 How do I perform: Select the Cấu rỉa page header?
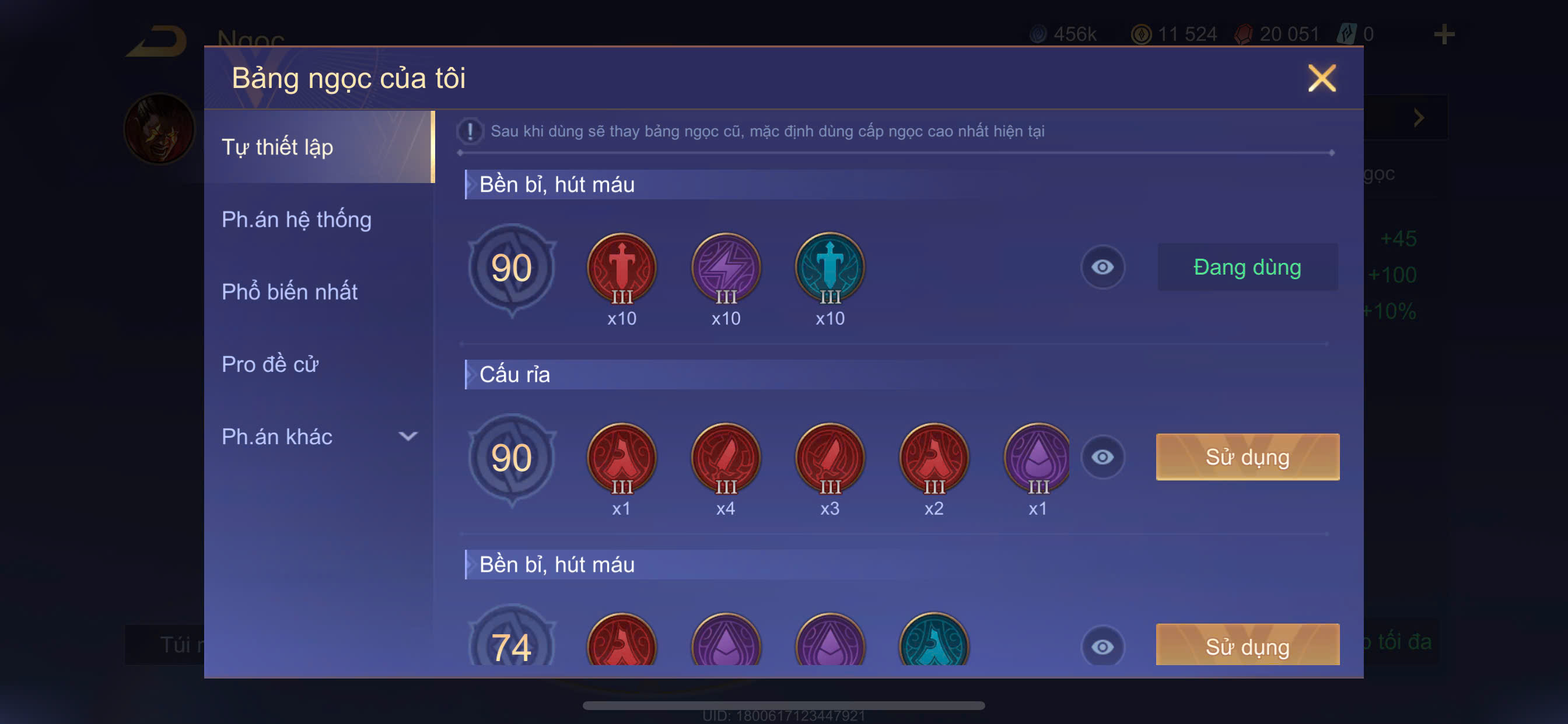pyautogui.click(x=514, y=374)
